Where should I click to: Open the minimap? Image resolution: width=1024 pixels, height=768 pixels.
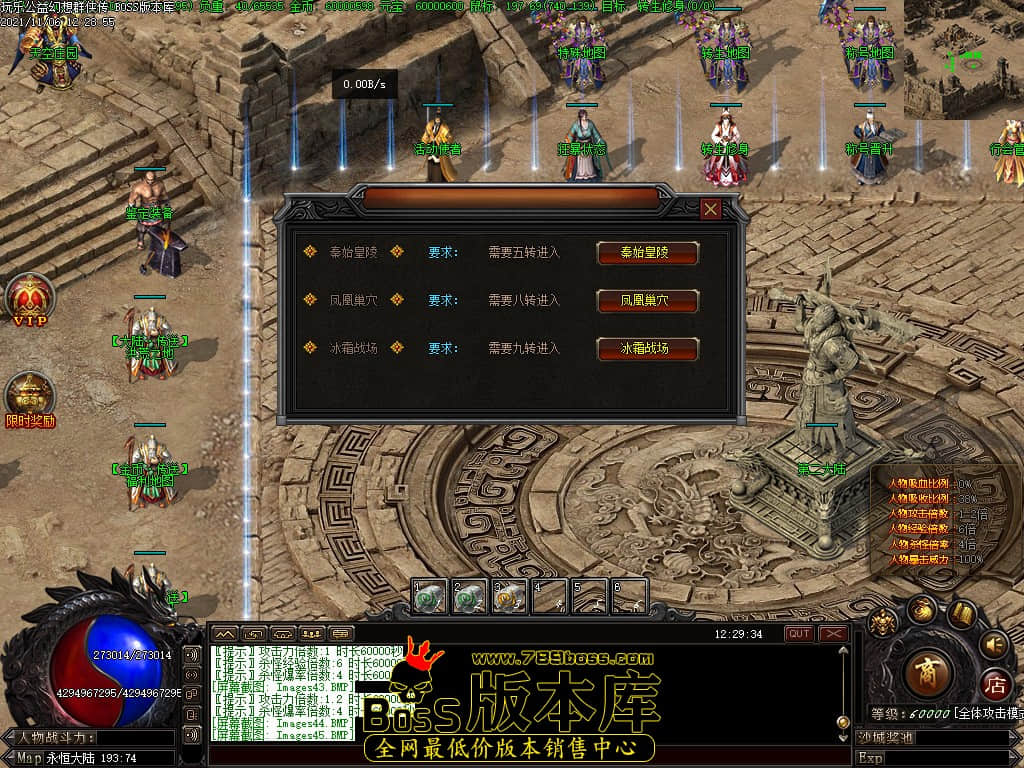point(963,58)
